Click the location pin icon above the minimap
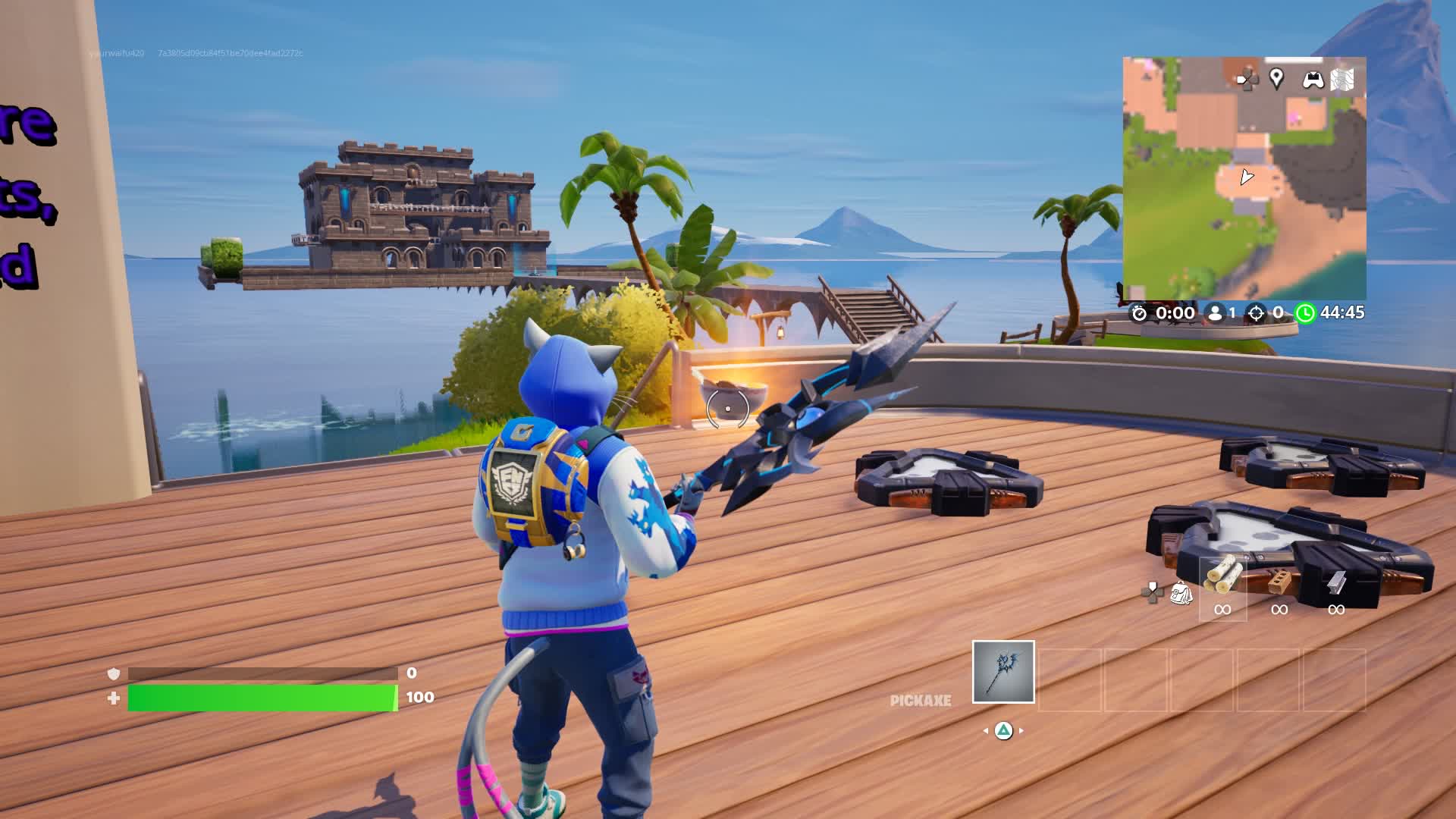Viewport: 1456px width, 819px height. 1277,78
